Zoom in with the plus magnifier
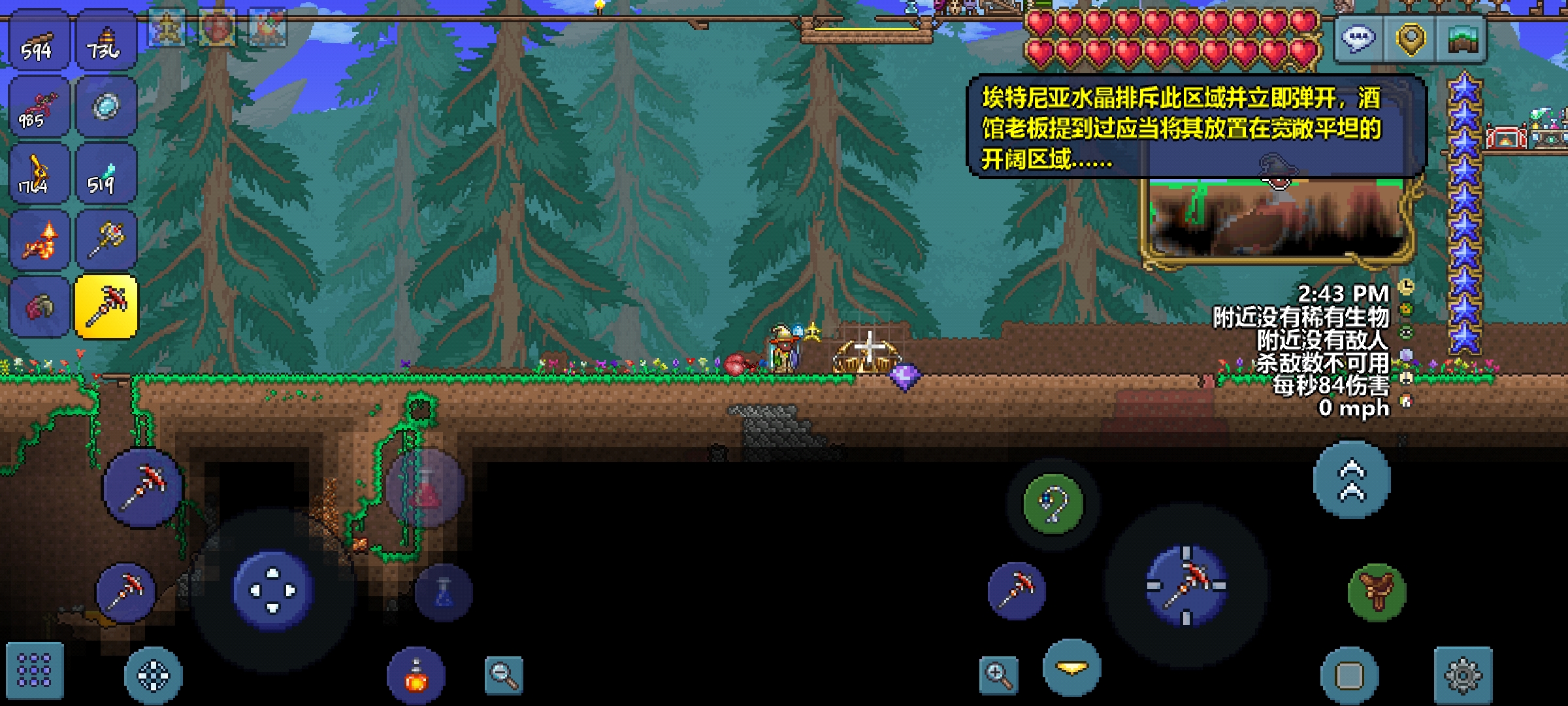The width and height of the screenshot is (1568, 706). tap(998, 675)
